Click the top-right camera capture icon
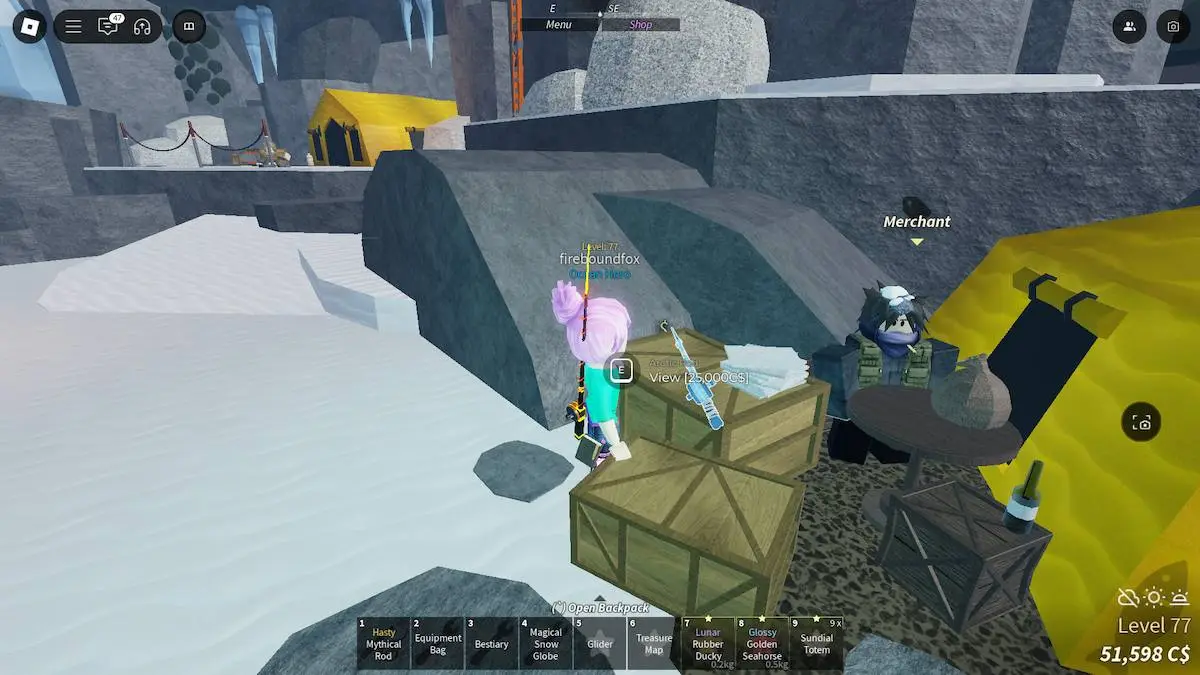Image resolution: width=1200 pixels, height=675 pixels. coord(1173,27)
